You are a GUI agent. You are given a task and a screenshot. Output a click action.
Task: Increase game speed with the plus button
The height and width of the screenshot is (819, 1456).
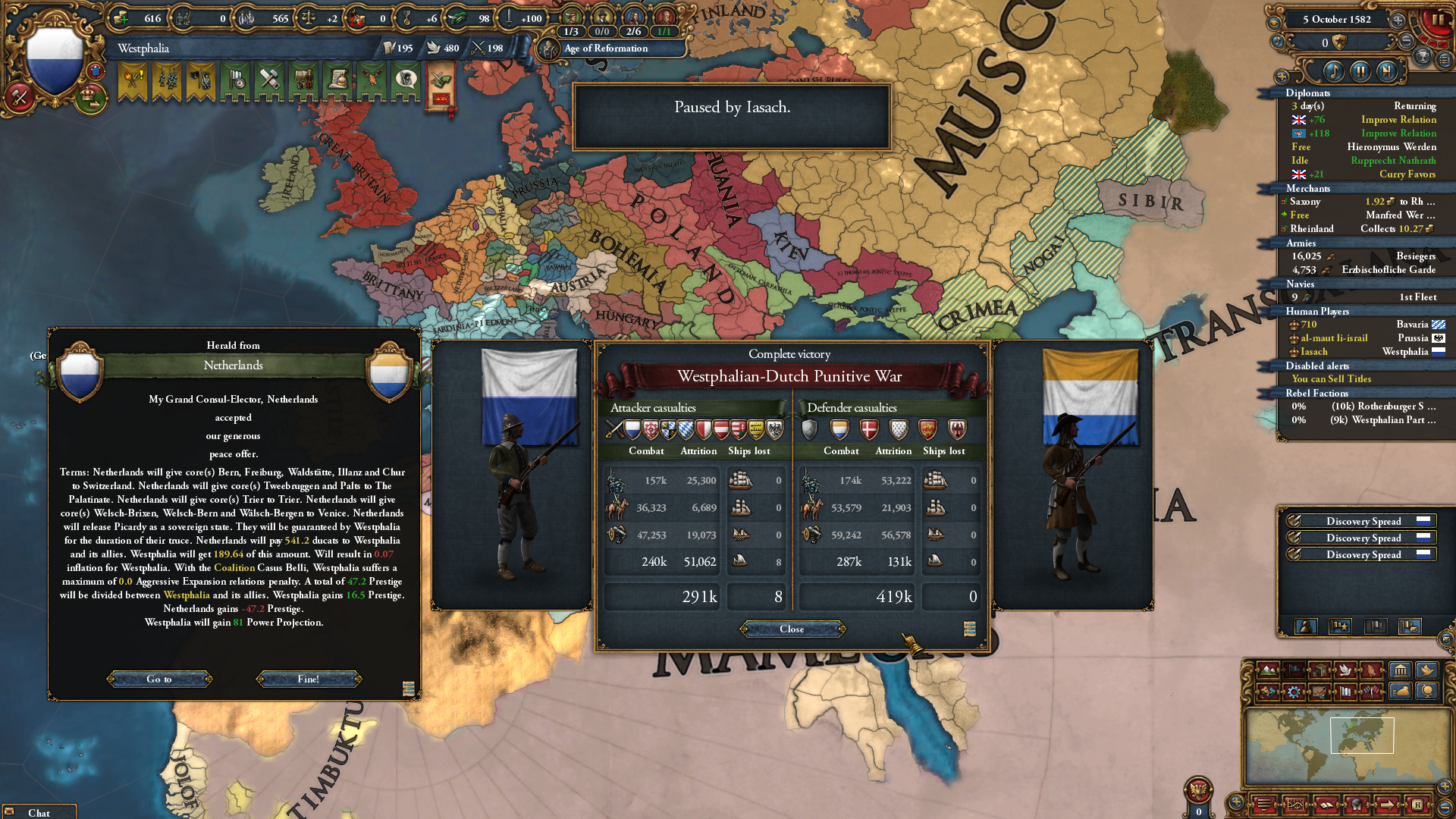click(x=1398, y=20)
